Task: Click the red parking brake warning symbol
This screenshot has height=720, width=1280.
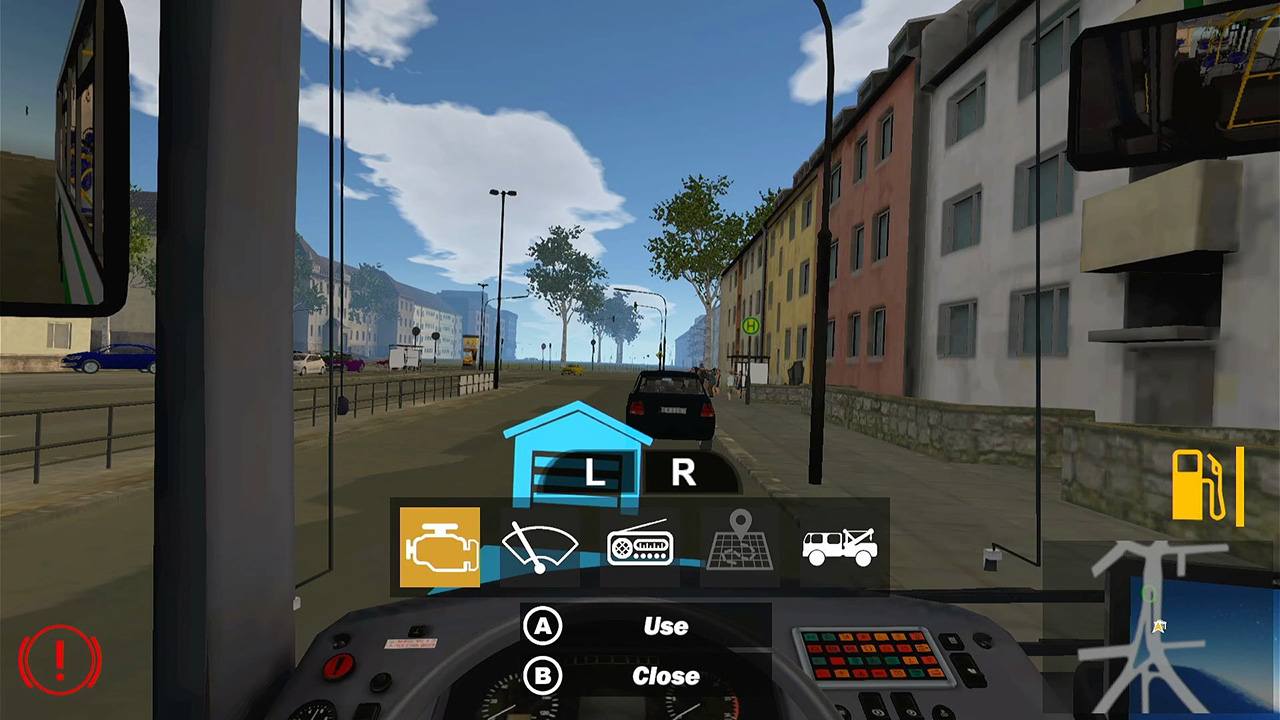Action: pyautogui.click(x=61, y=660)
